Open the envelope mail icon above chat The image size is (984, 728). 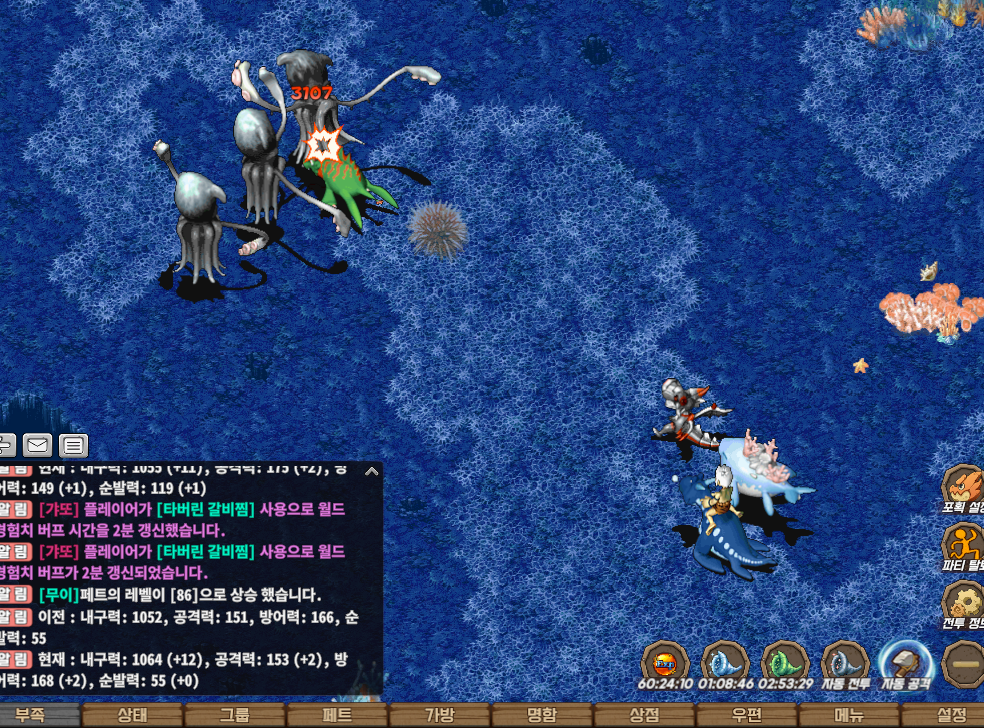click(x=38, y=445)
